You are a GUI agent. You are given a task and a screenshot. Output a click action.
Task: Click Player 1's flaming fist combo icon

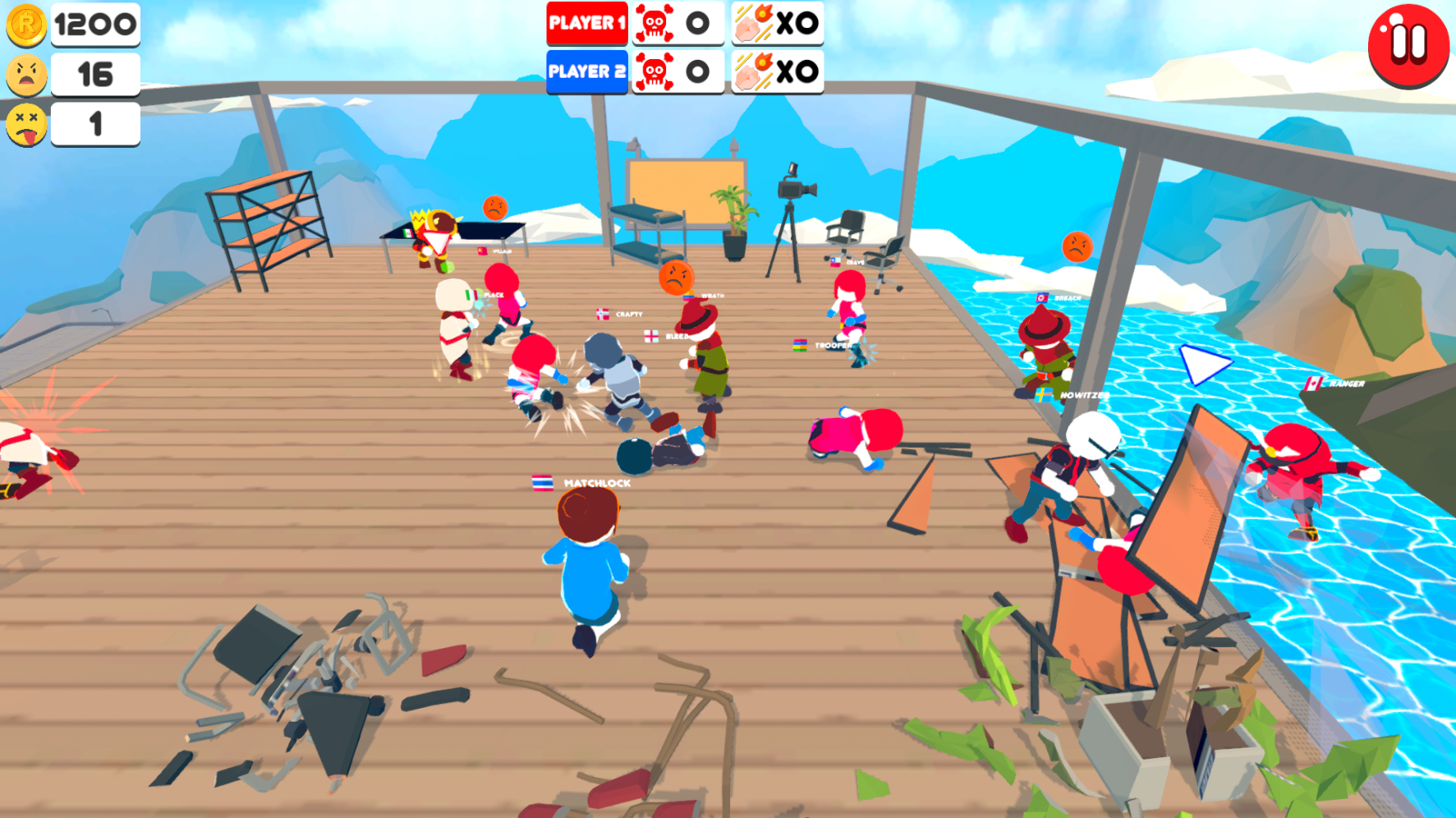click(x=754, y=24)
